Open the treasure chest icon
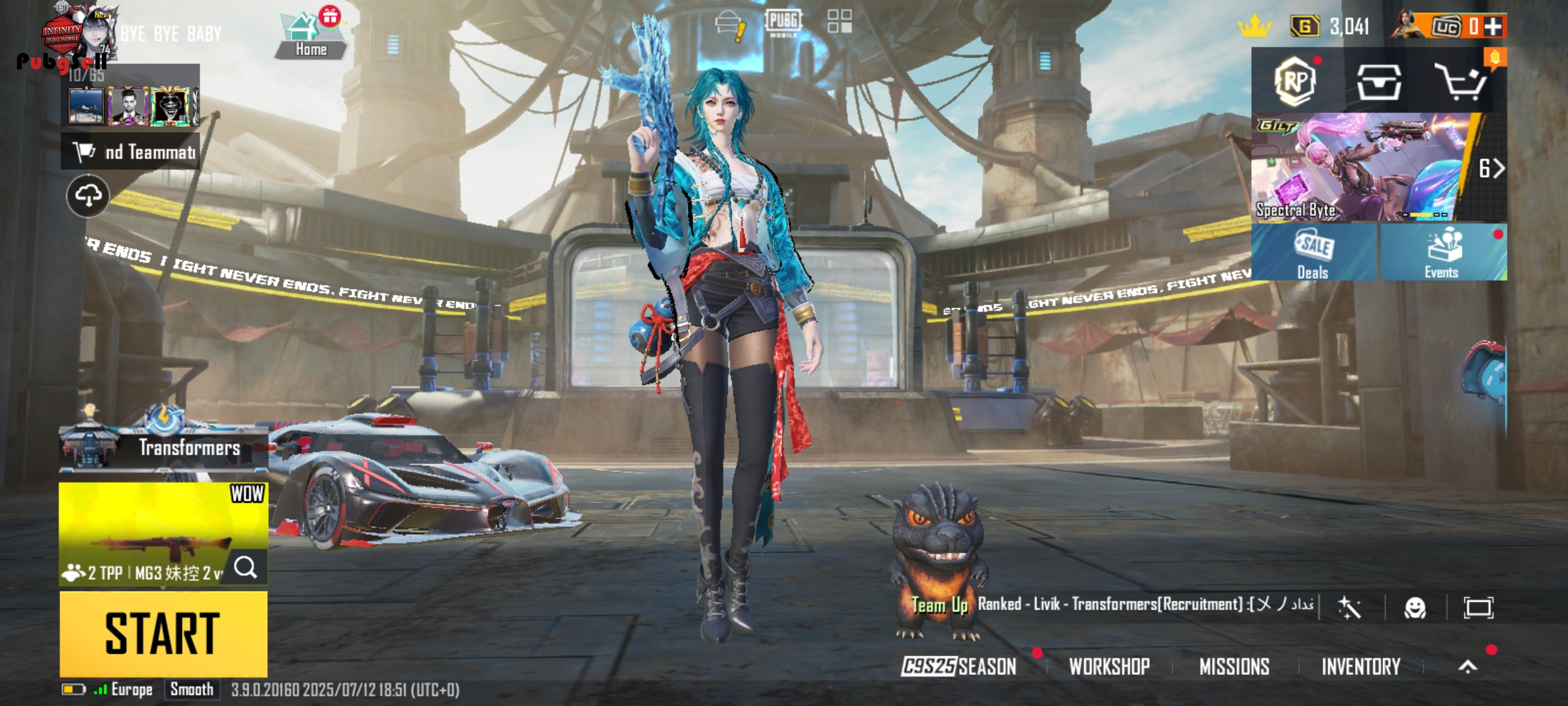This screenshot has height=706, width=1568. [x=1379, y=82]
